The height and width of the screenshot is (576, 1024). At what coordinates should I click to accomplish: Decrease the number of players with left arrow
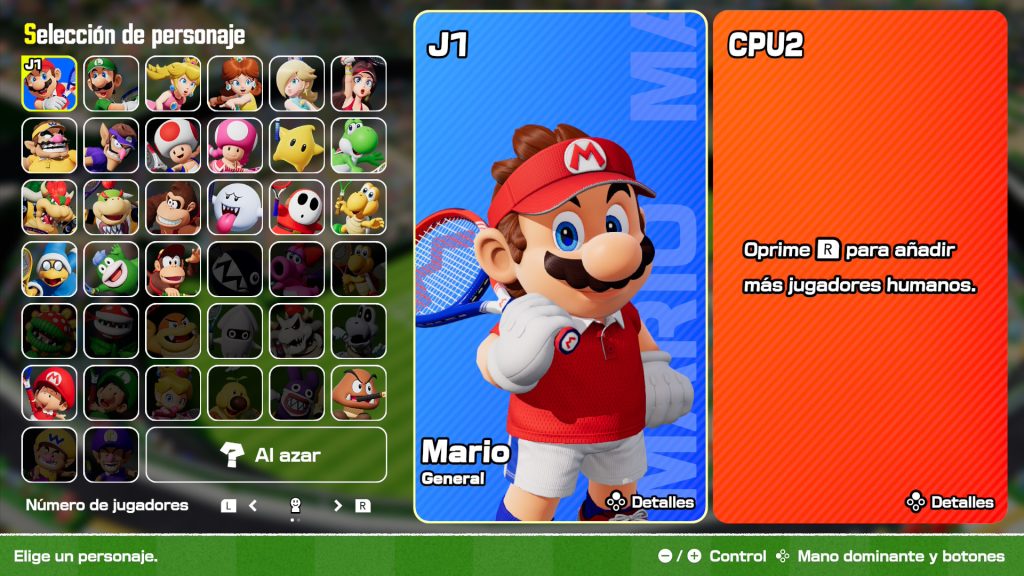[253, 506]
